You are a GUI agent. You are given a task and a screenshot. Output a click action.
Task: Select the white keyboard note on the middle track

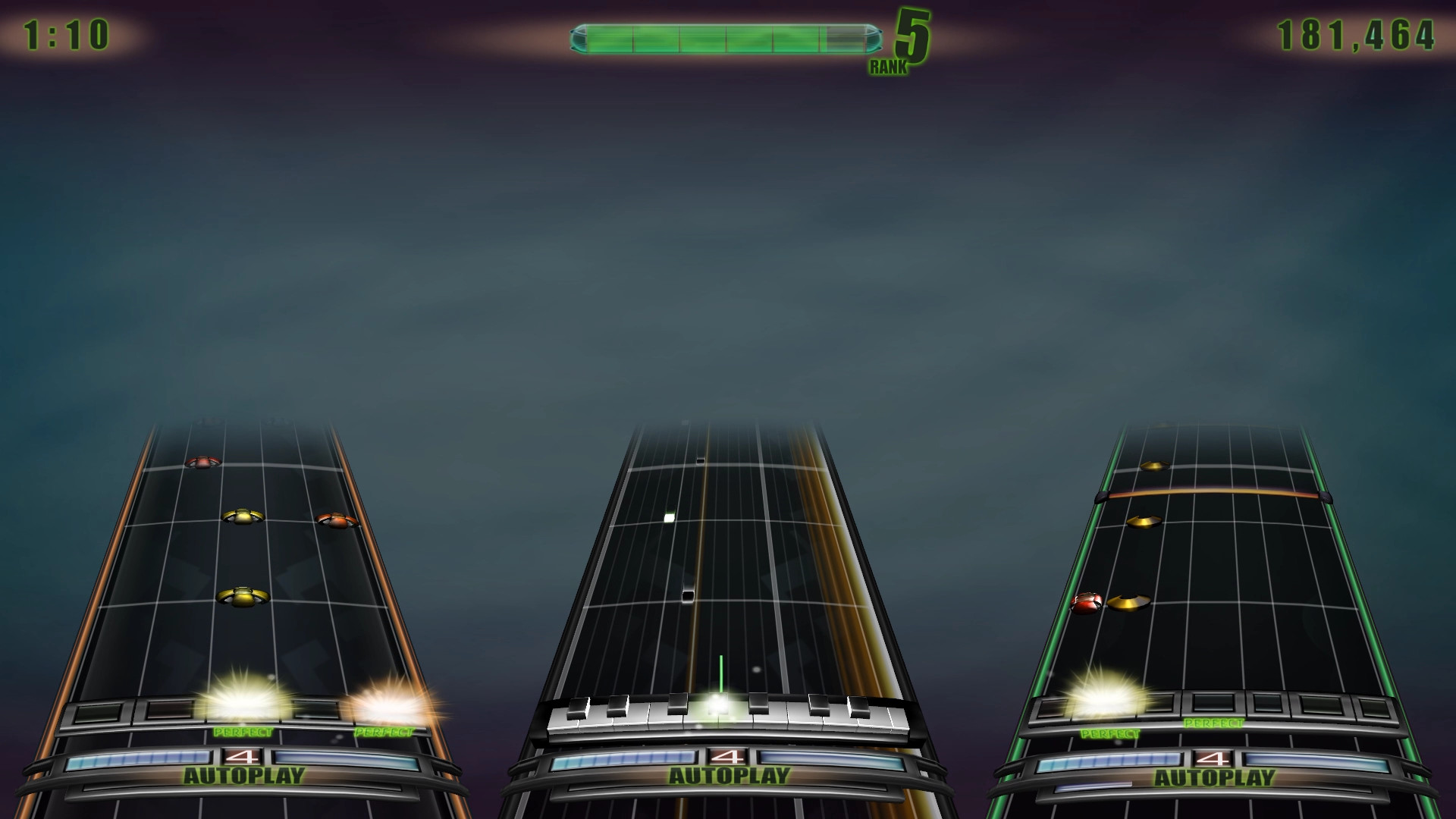[667, 516]
